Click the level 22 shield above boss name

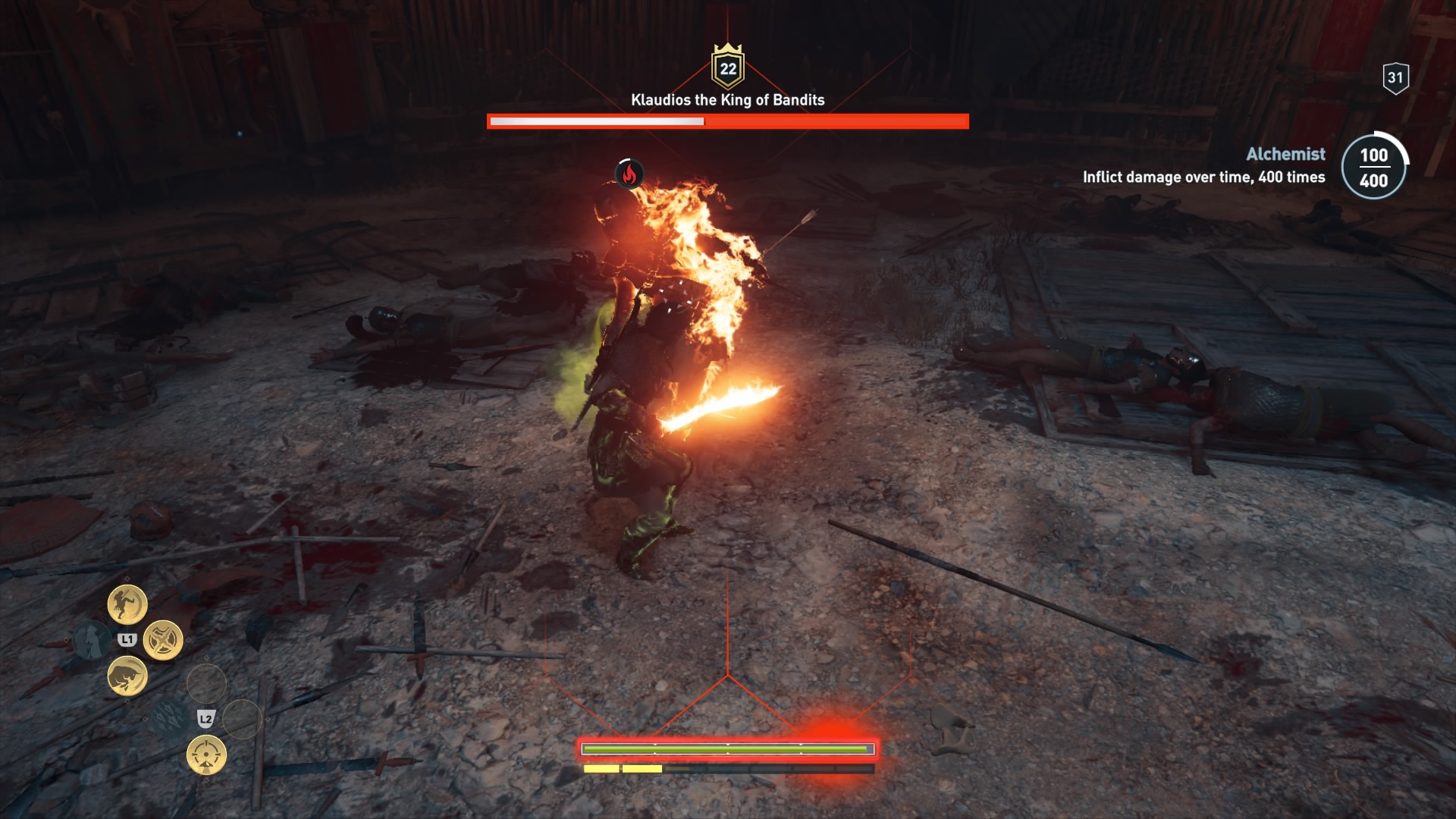[729, 70]
